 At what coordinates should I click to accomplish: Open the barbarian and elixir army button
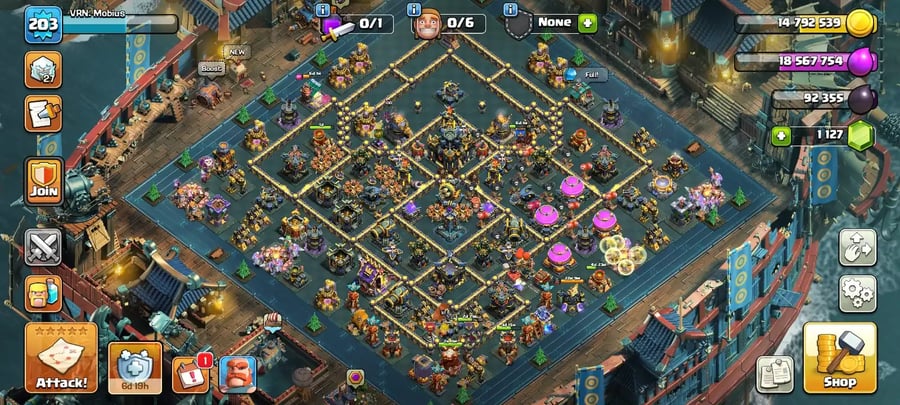click(x=44, y=294)
